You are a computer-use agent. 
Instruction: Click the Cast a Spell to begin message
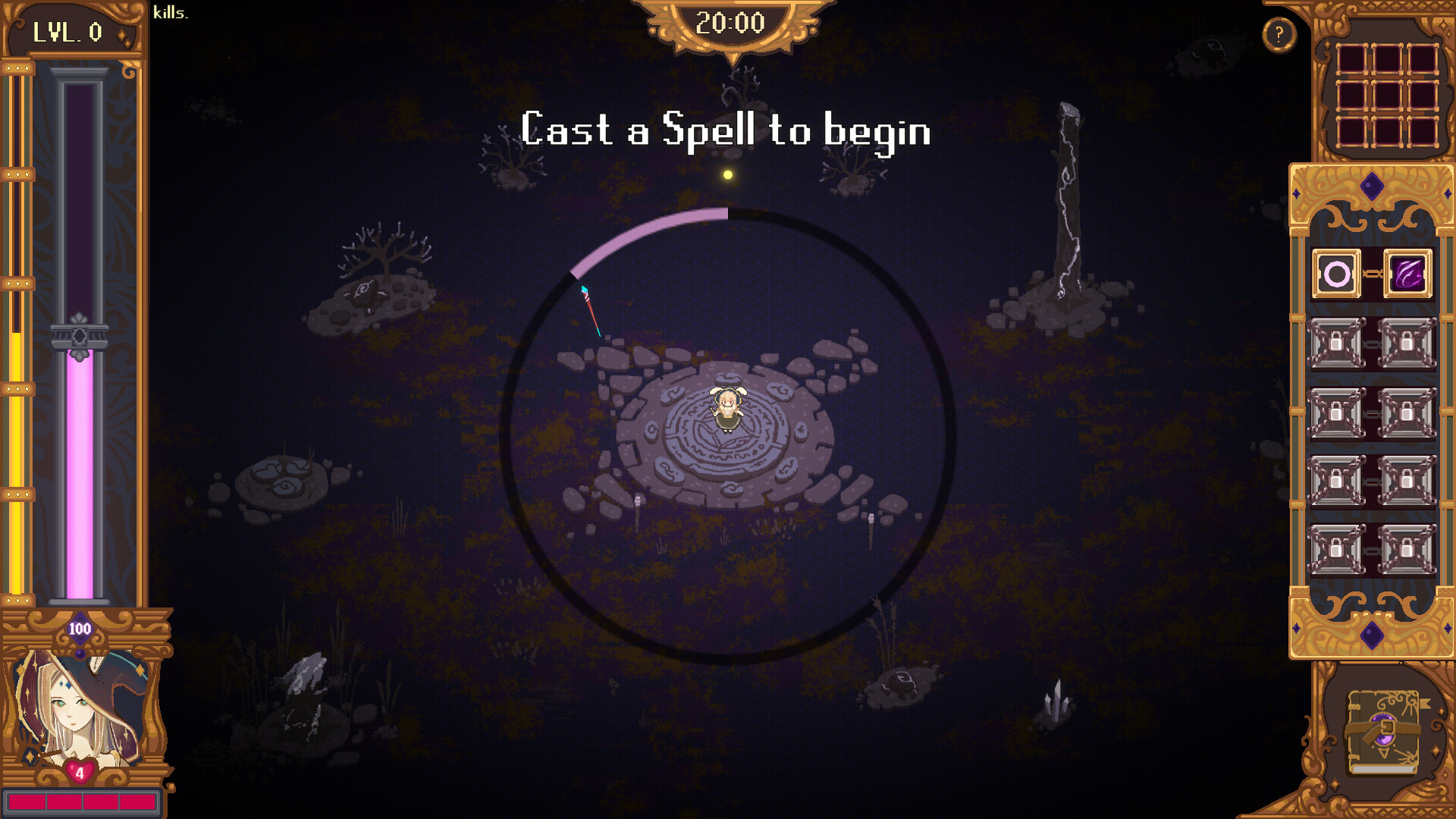pos(726,130)
